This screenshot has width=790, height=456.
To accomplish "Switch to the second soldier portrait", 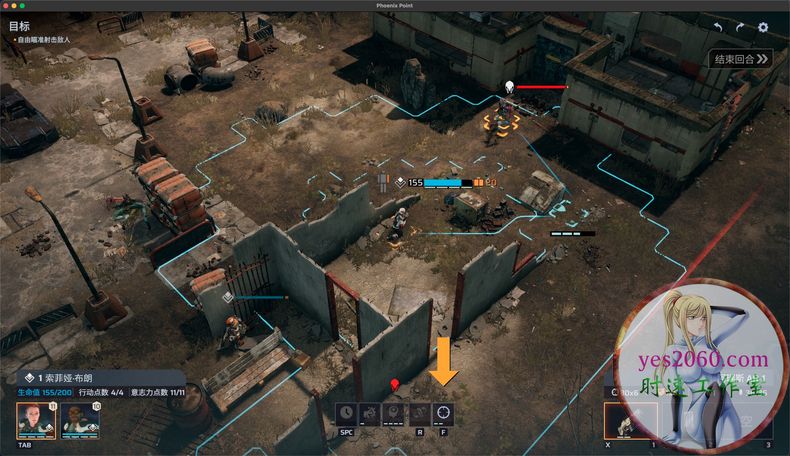I will pyautogui.click(x=79, y=421).
